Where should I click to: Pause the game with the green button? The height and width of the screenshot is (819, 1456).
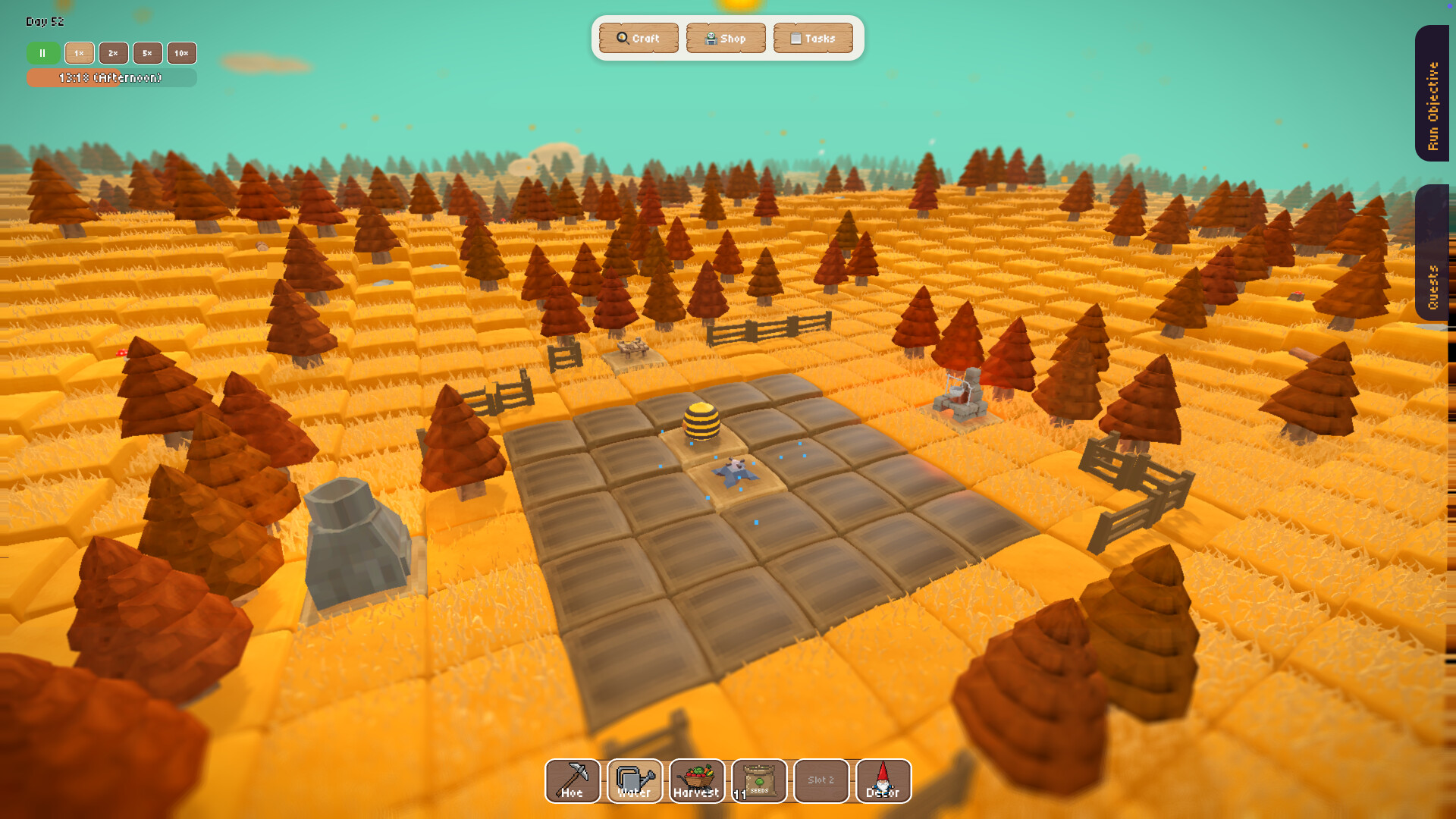click(x=43, y=53)
